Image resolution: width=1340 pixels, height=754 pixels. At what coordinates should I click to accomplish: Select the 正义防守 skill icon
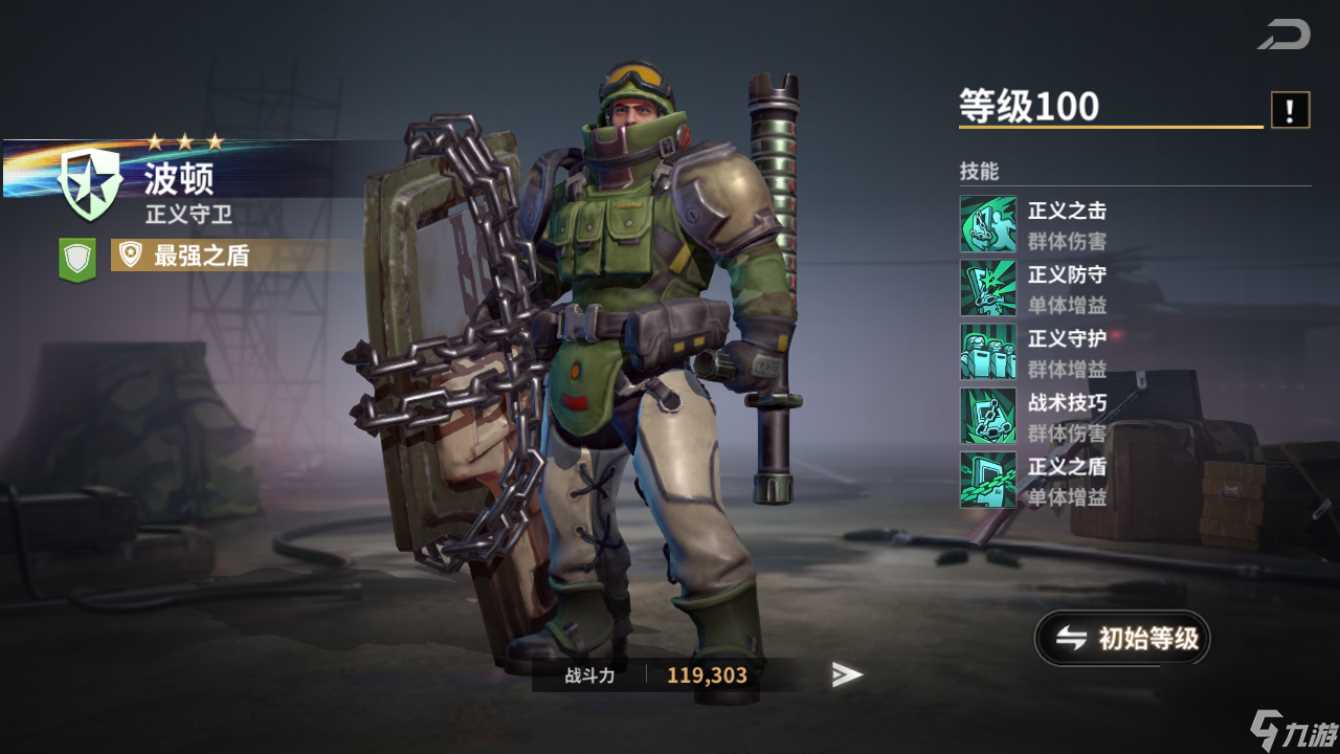[x=987, y=287]
